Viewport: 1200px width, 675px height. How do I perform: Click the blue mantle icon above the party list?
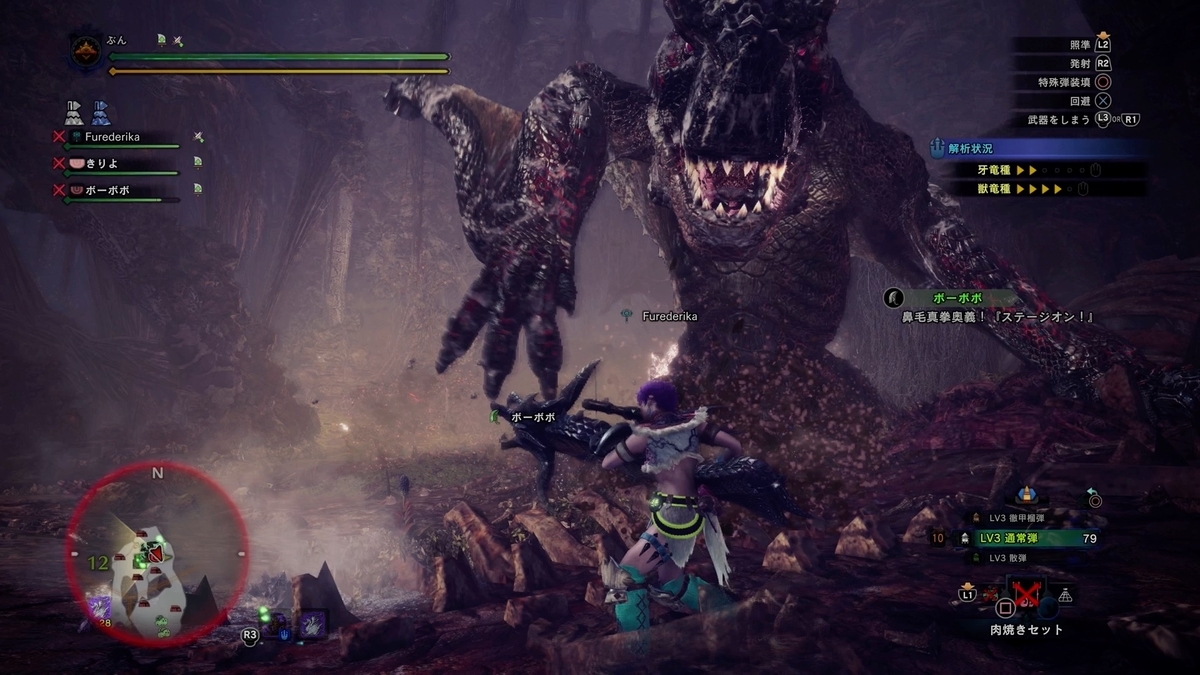pyautogui.click(x=100, y=111)
